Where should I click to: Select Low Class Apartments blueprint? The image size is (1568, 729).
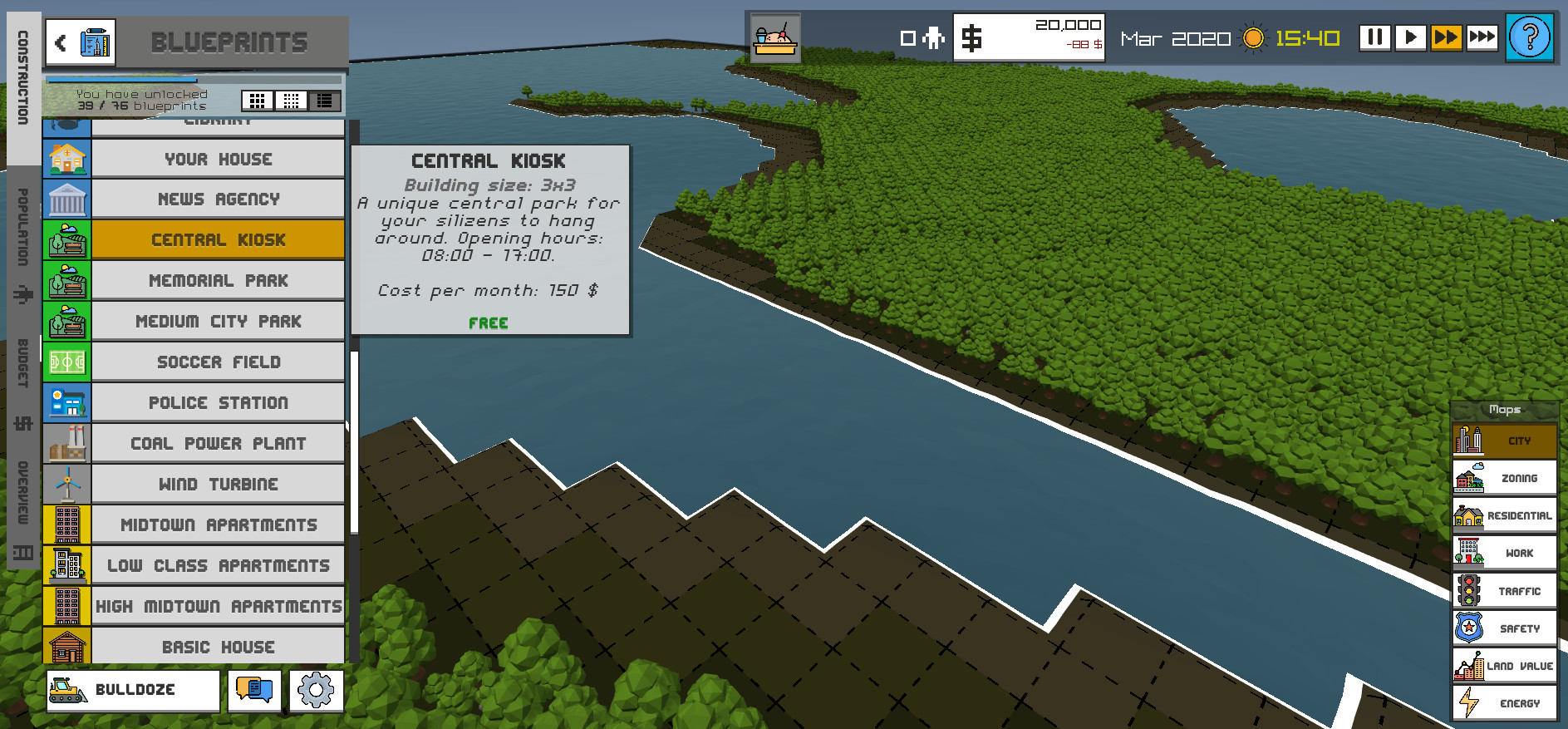pos(218,566)
